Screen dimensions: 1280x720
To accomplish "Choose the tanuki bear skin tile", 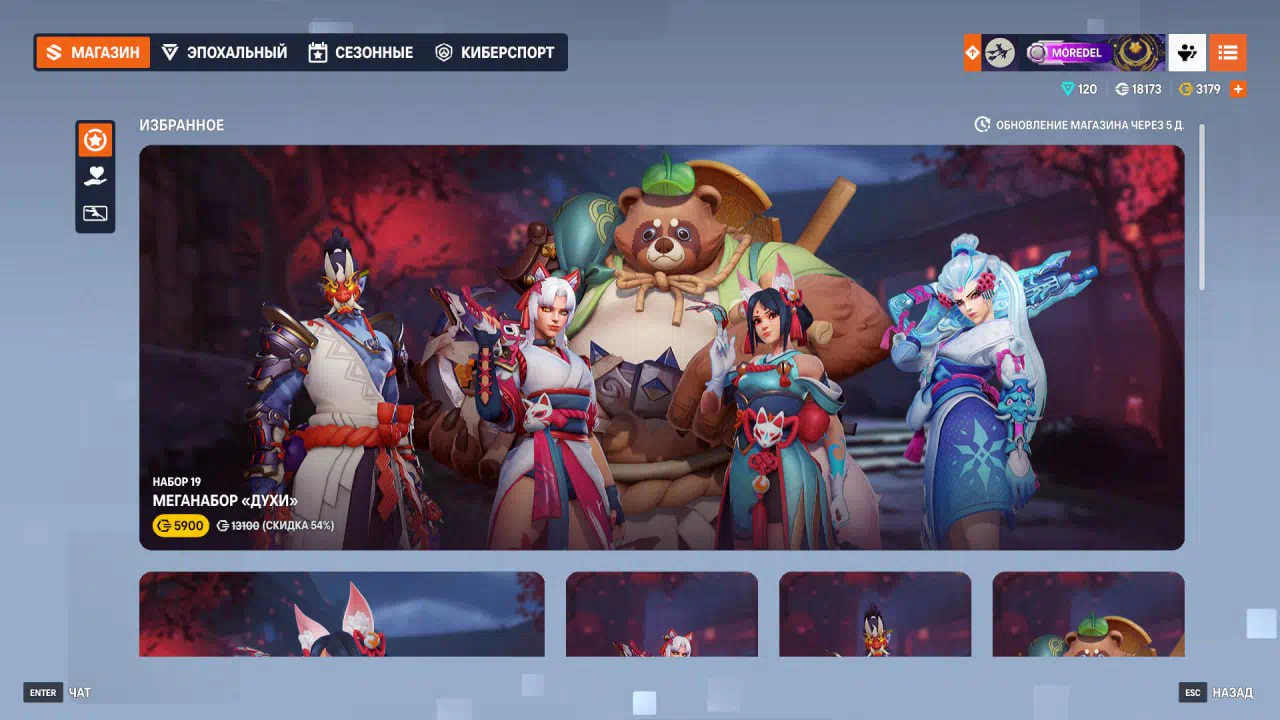I will point(1088,614).
